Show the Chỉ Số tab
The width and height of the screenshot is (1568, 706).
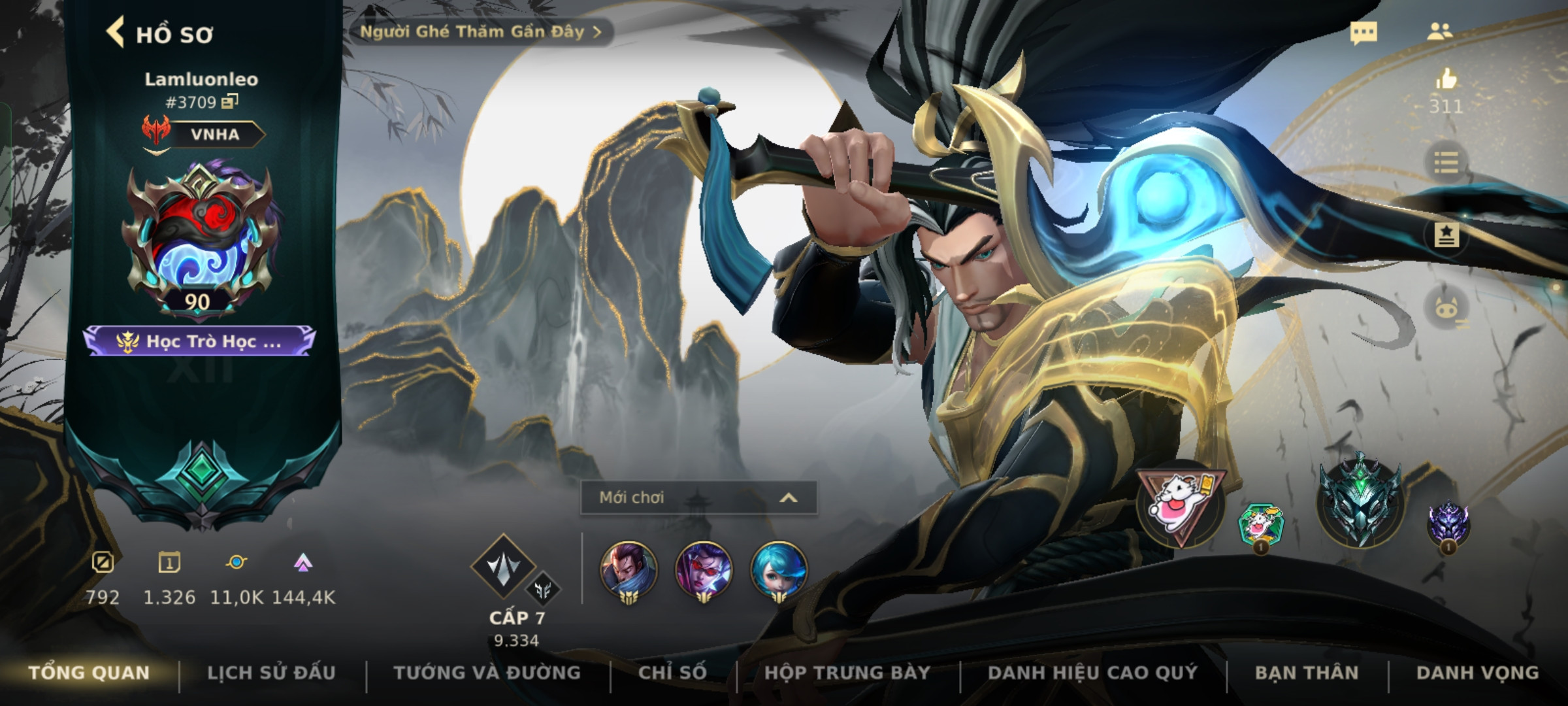coord(672,673)
